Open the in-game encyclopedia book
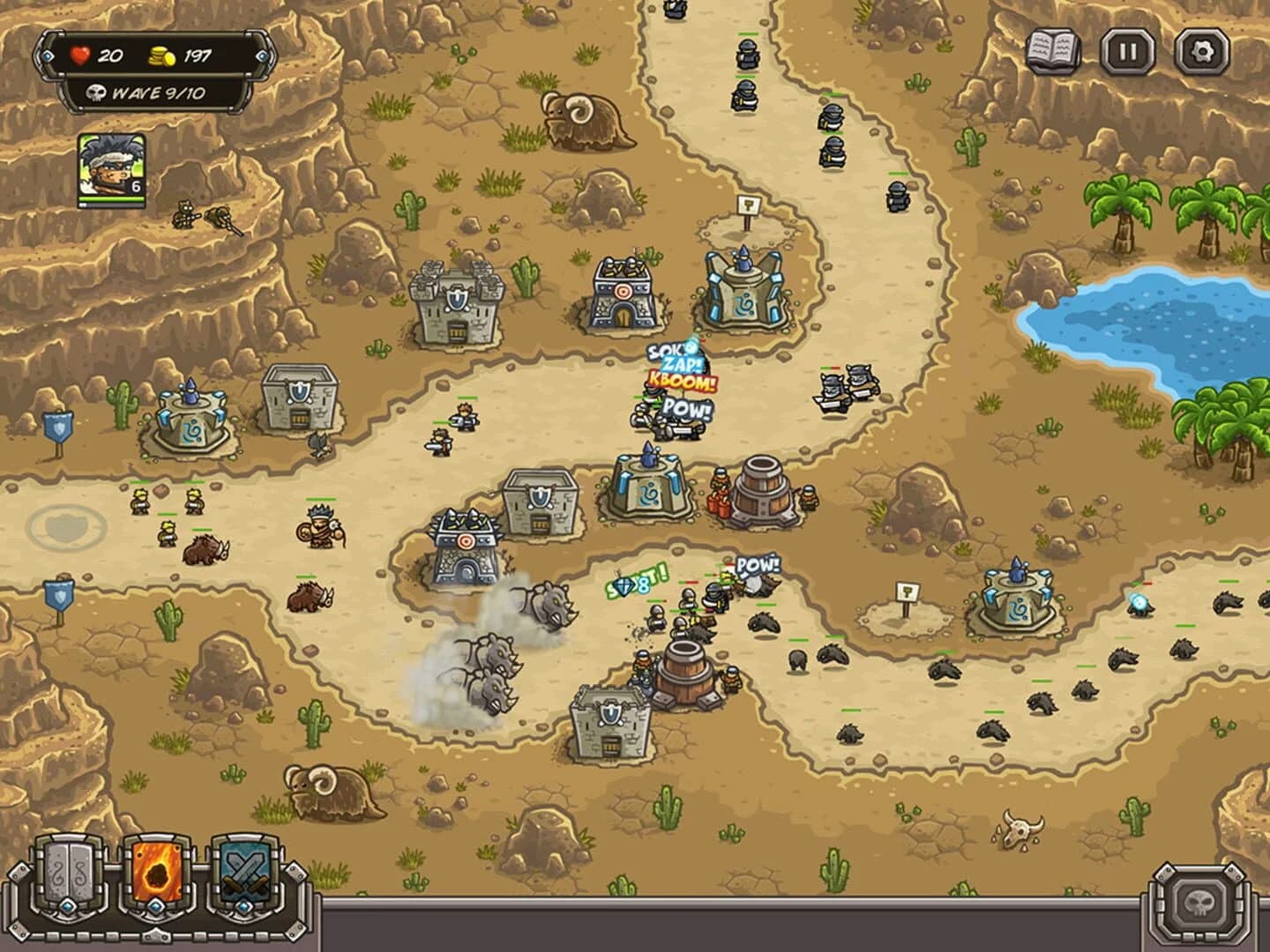Image resolution: width=1270 pixels, height=952 pixels. coord(1052,50)
